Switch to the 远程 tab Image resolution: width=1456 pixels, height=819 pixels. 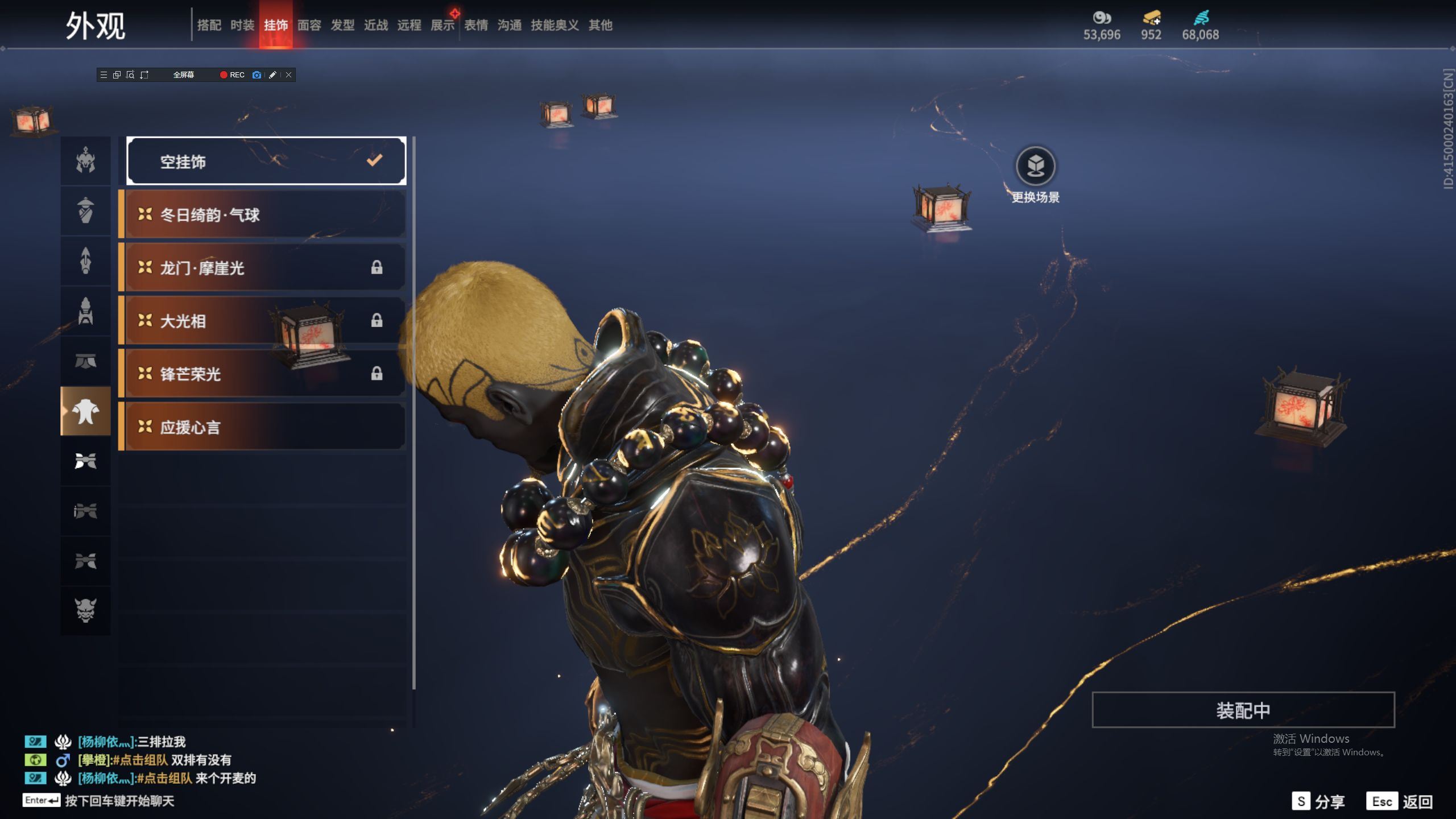click(x=409, y=25)
